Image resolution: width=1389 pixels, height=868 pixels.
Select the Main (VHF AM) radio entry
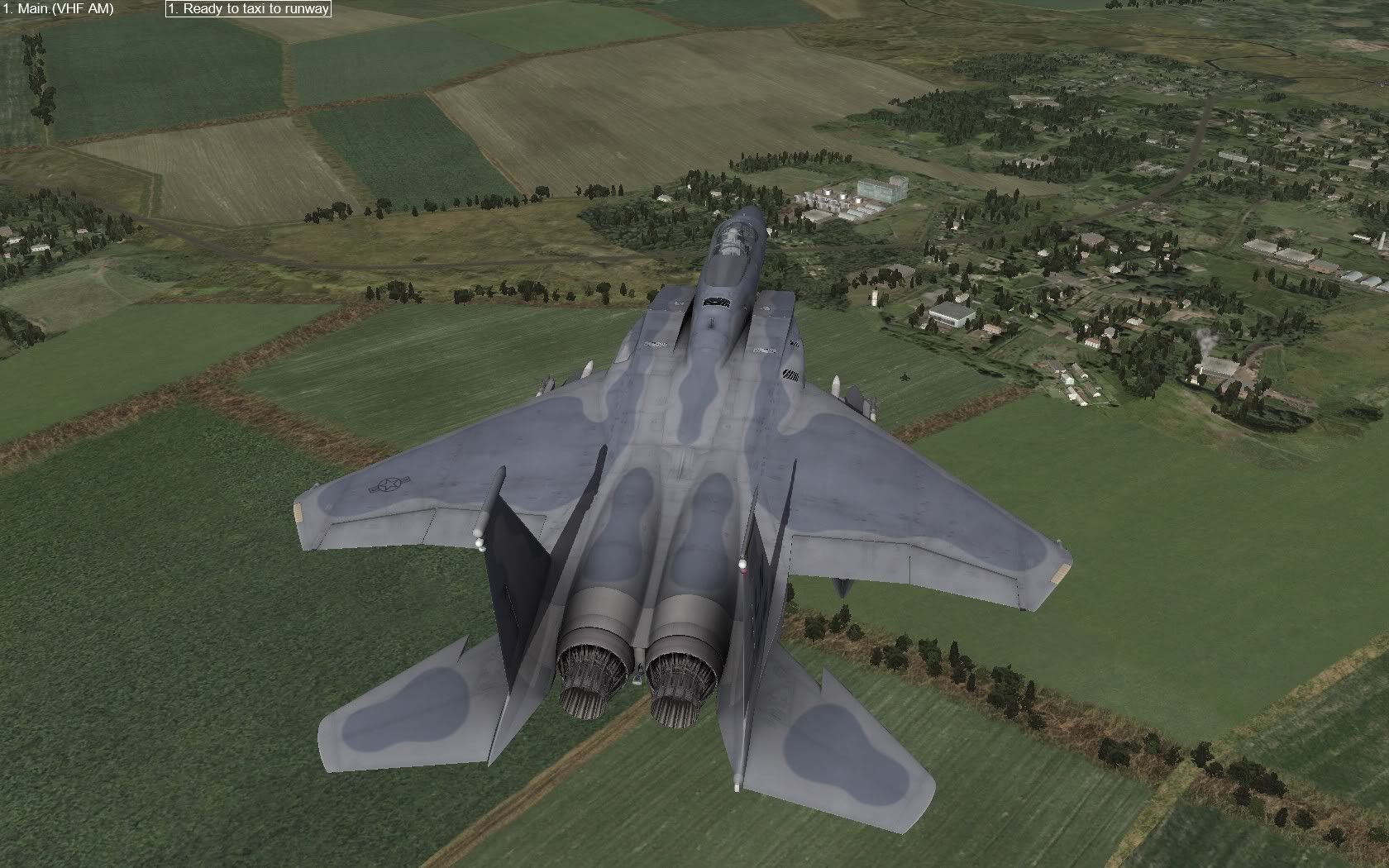pyautogui.click(x=58, y=9)
